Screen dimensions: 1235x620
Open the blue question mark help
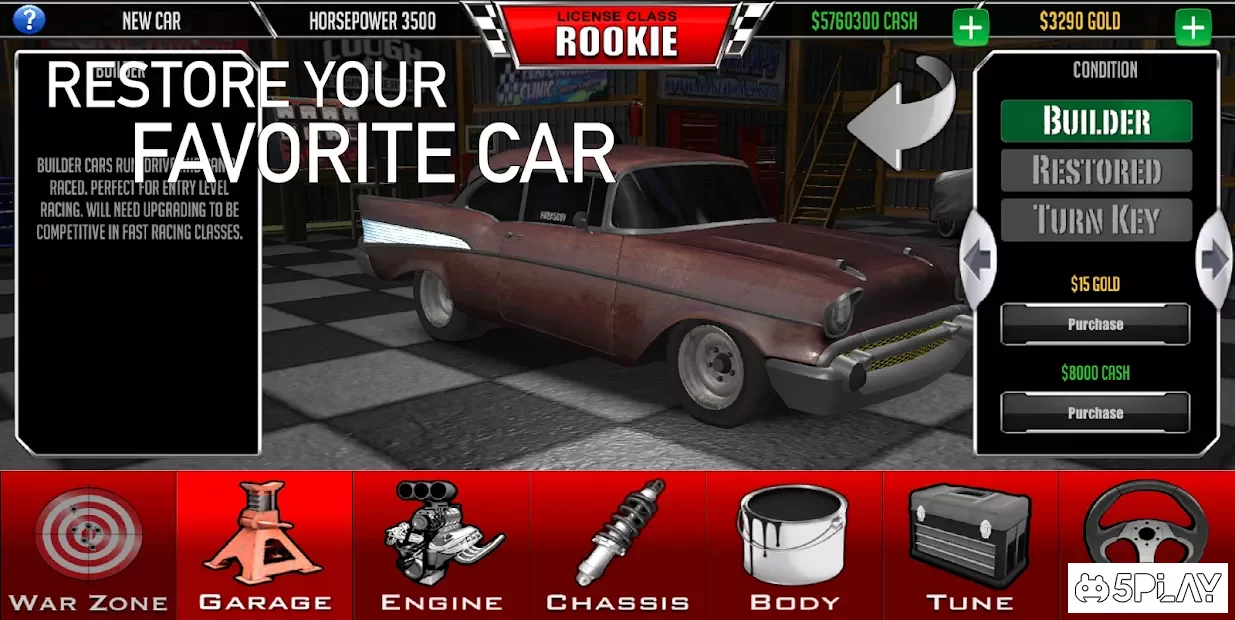pyautogui.click(x=30, y=18)
